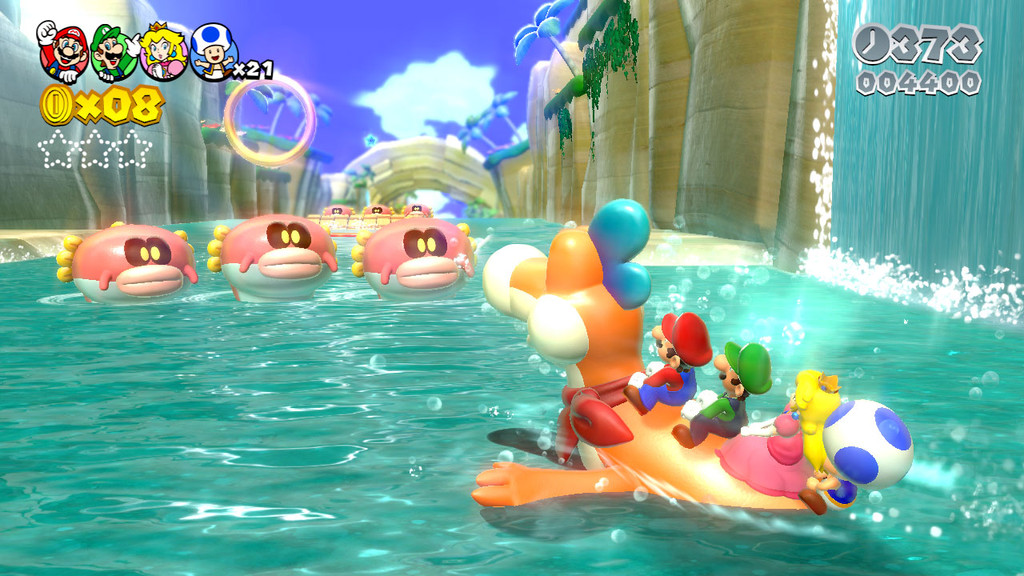Select Luigi's portrait in the player HUD
This screenshot has width=1024, height=576.
pos(114,52)
